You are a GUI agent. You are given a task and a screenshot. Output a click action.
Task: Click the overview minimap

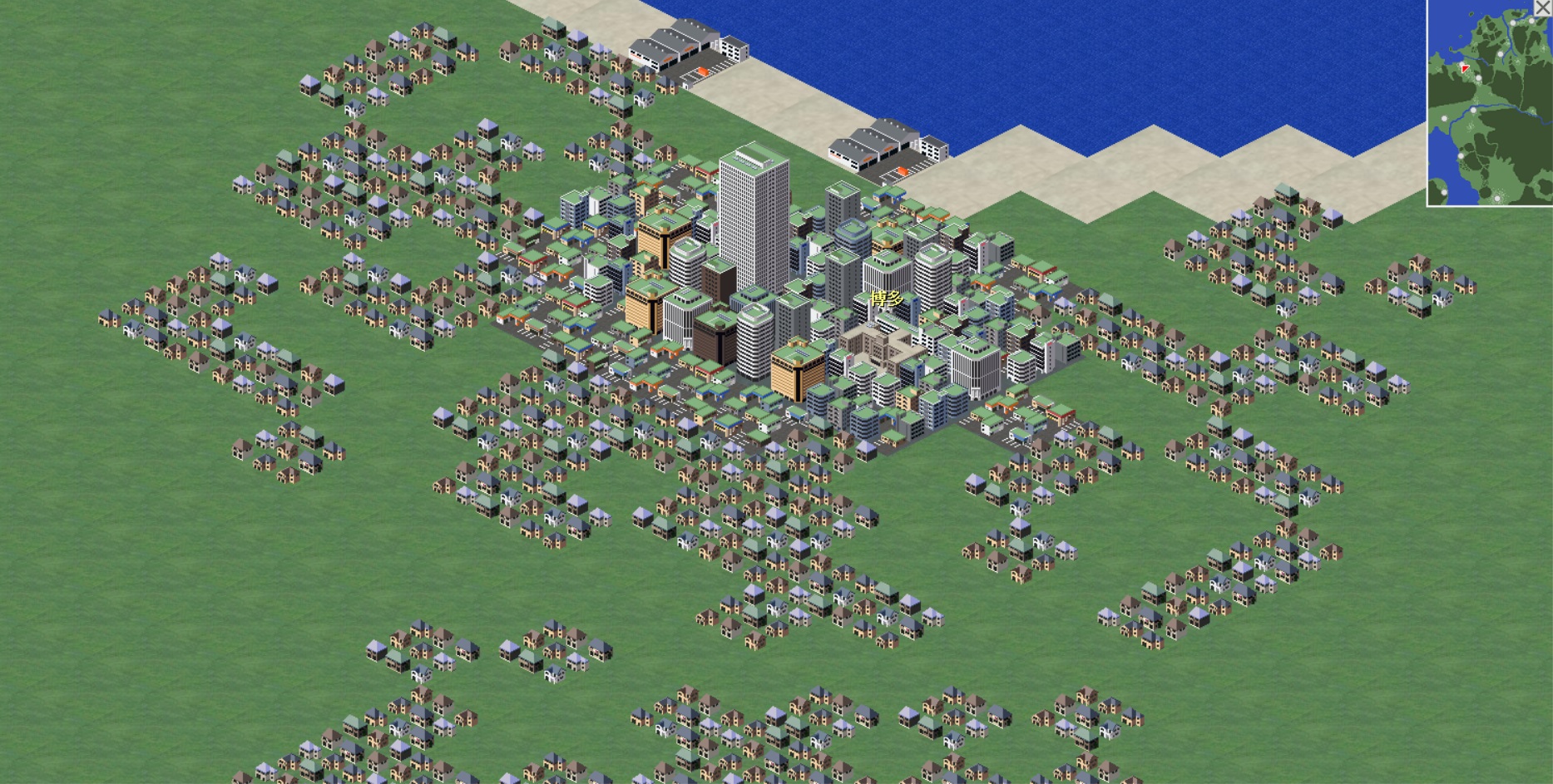1491,116
